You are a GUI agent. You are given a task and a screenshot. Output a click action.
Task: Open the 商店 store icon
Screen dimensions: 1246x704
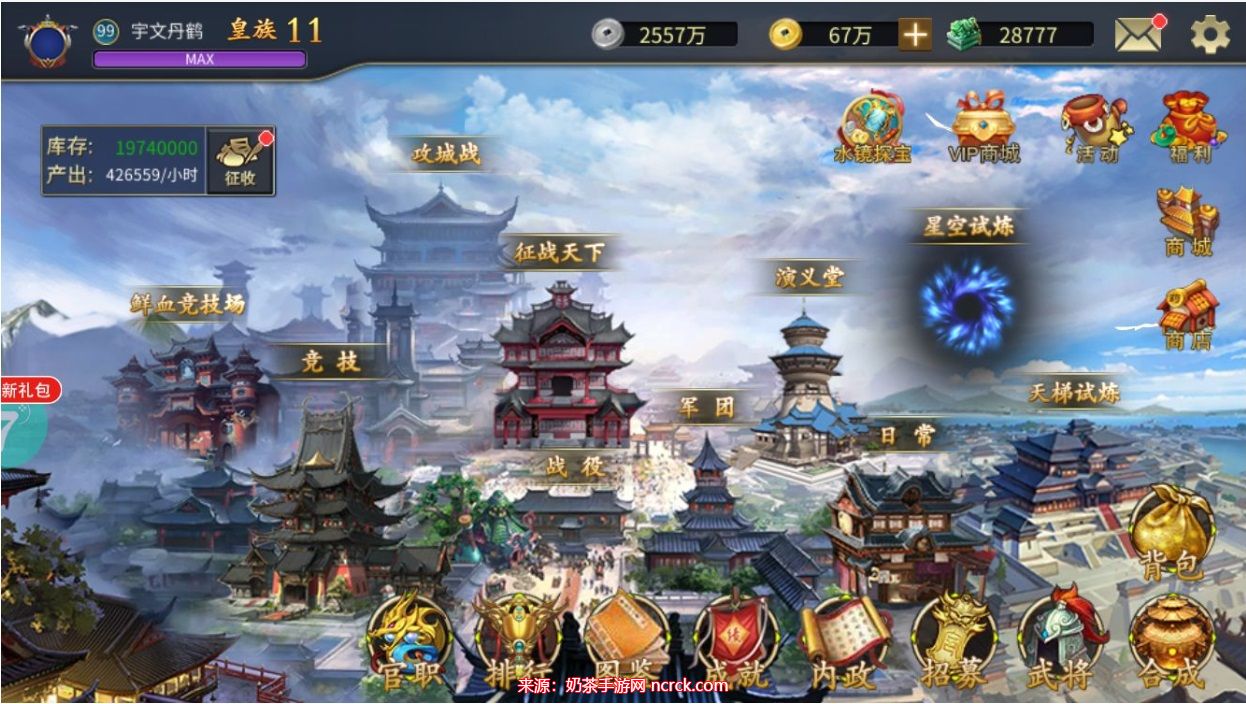click(x=1188, y=314)
